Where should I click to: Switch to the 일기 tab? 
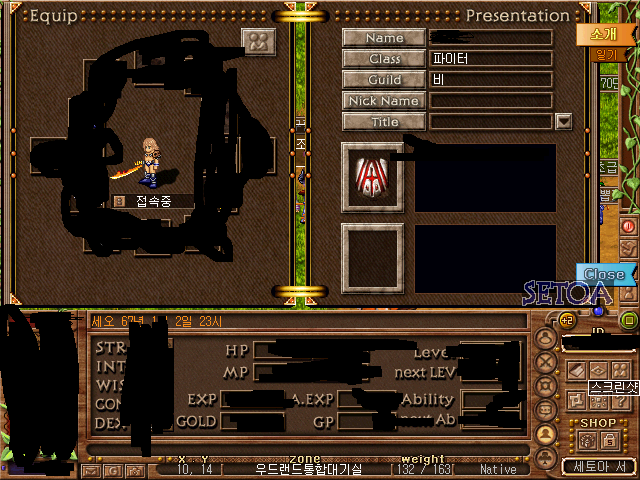[x=606, y=56]
